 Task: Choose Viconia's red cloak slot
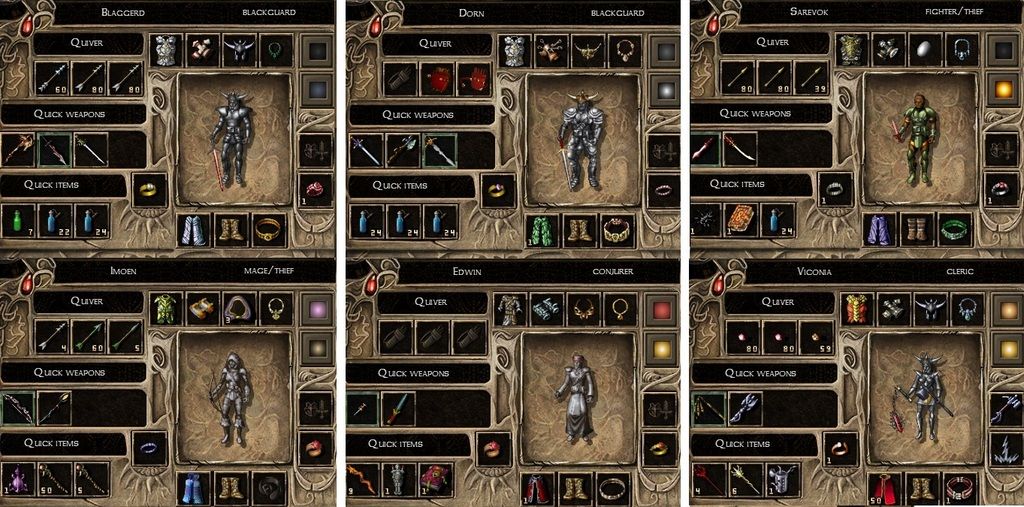coord(883,488)
